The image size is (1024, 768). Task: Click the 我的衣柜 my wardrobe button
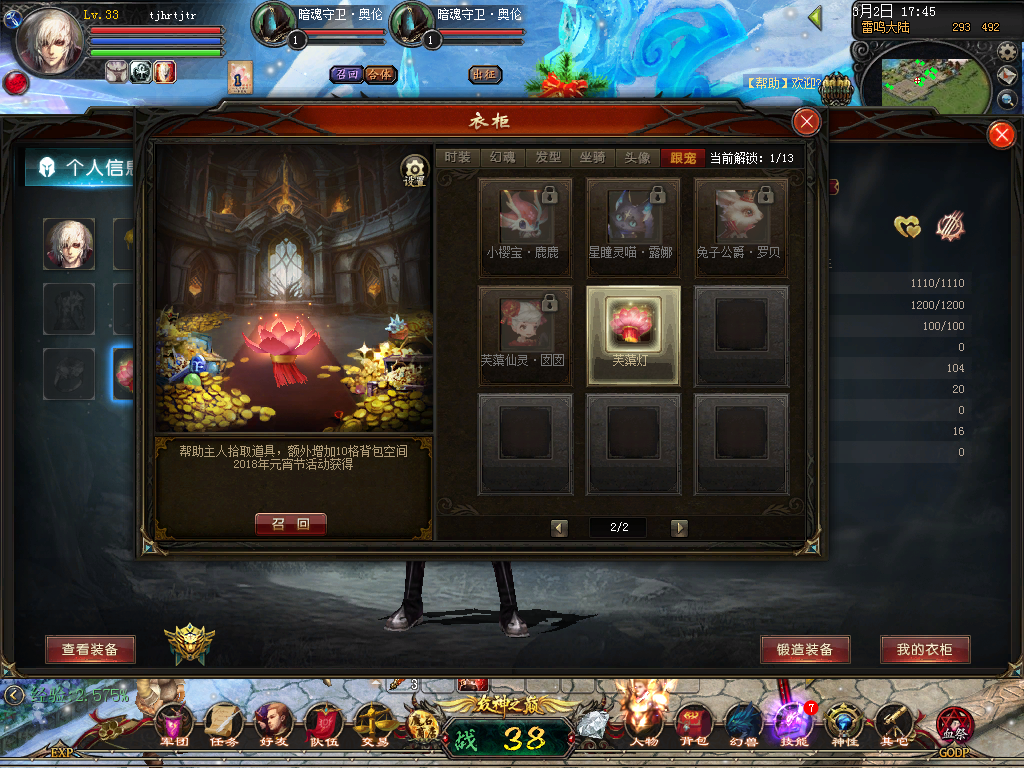click(925, 650)
